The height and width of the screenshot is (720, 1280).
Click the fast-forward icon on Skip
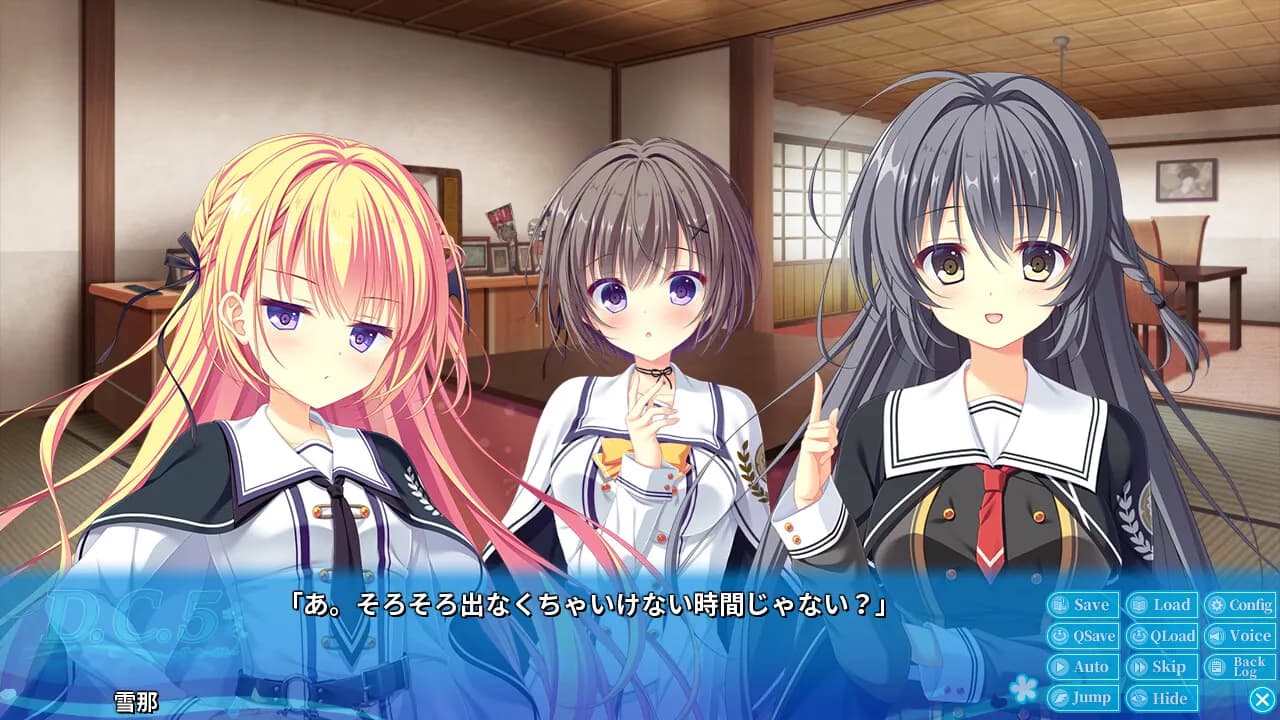point(1138,667)
